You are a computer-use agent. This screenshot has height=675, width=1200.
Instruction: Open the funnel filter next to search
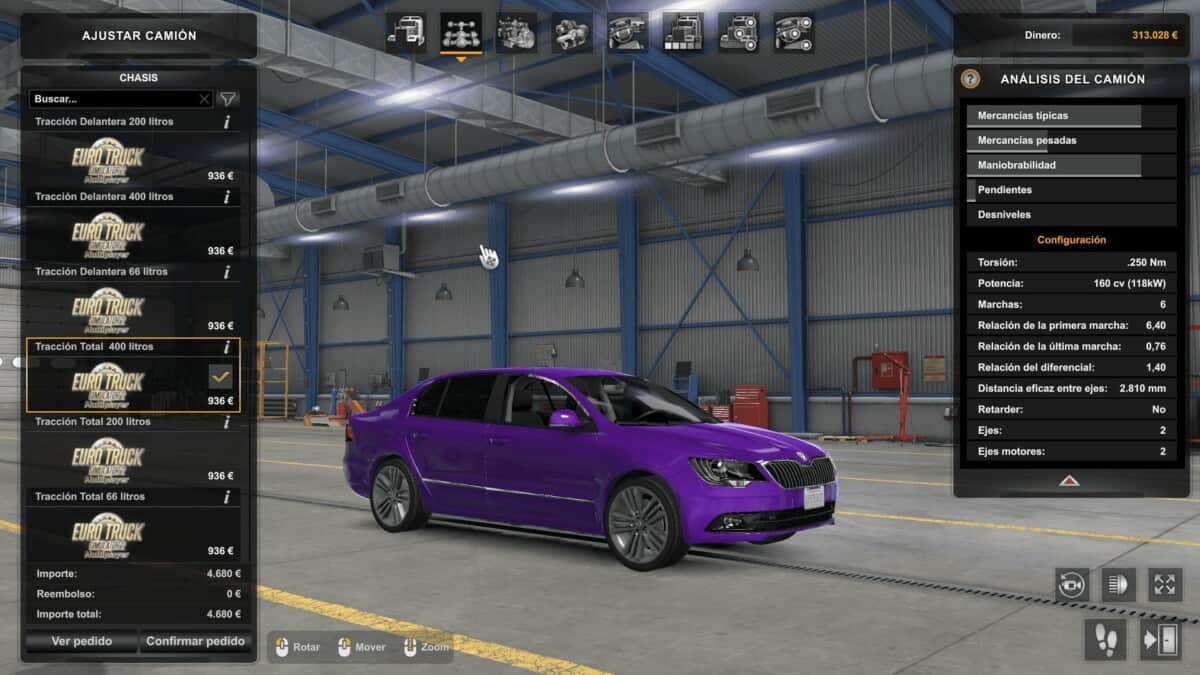point(228,99)
